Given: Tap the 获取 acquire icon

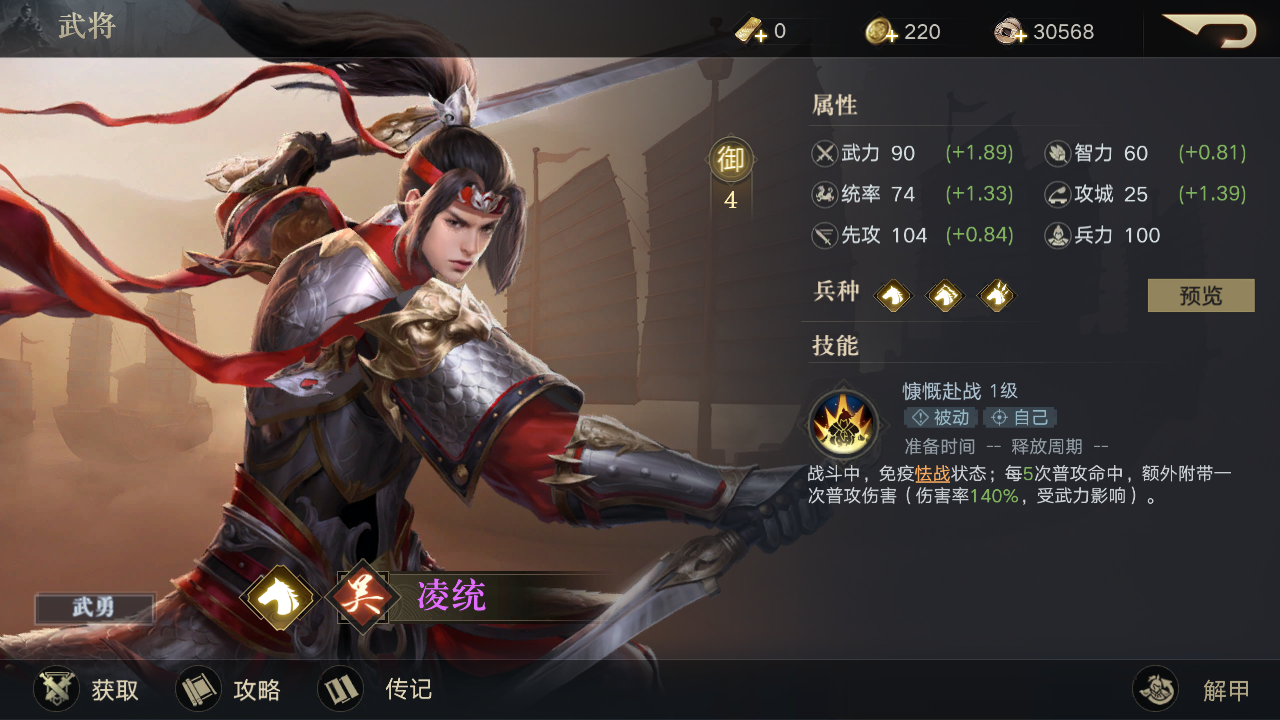Looking at the screenshot, I should click(57, 689).
